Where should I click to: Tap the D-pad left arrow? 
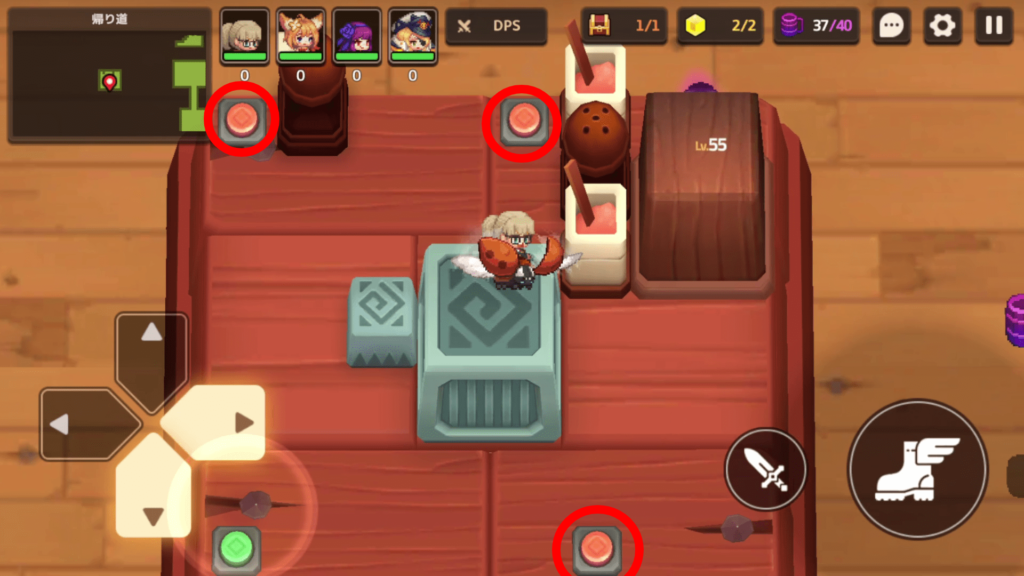(x=82, y=424)
